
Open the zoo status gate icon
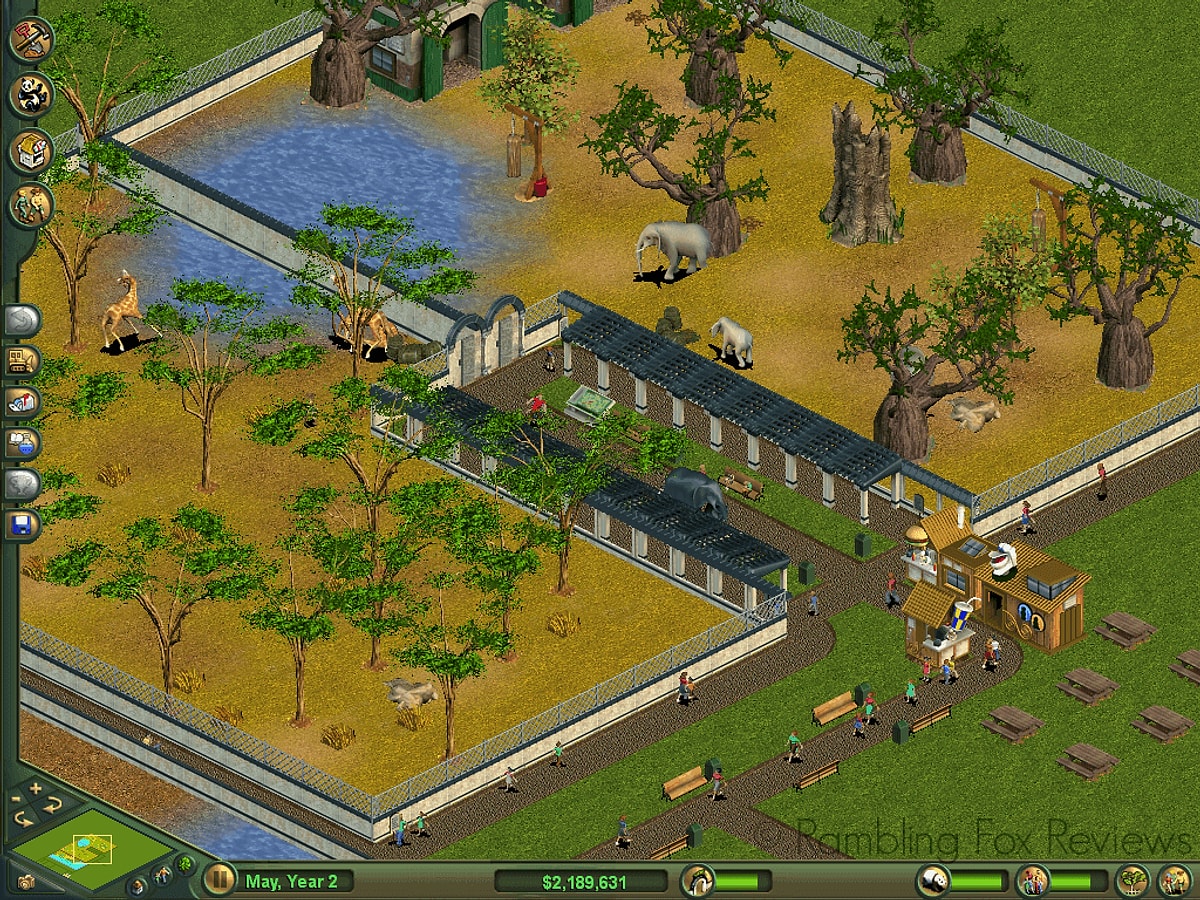click(x=697, y=881)
